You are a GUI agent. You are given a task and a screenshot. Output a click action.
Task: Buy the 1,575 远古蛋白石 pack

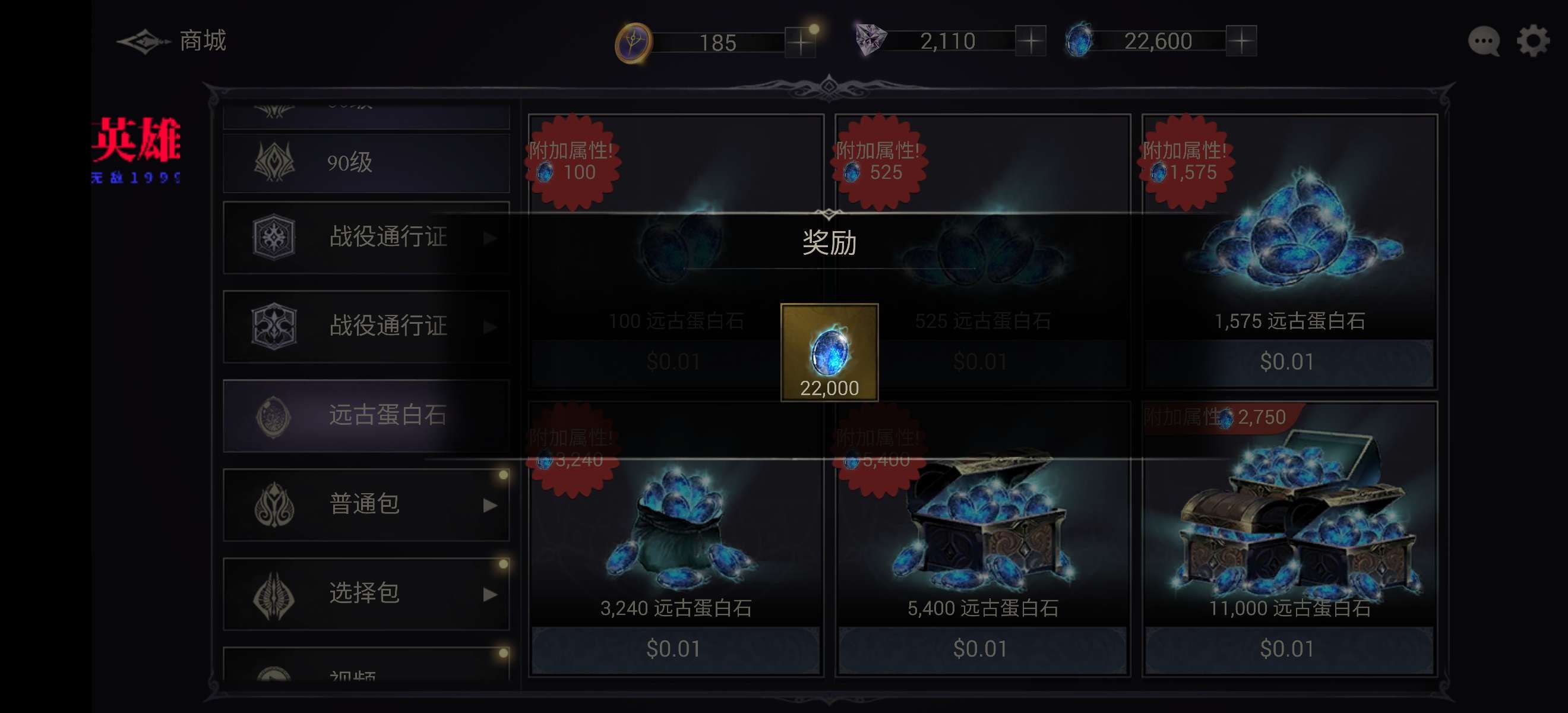tap(1288, 361)
